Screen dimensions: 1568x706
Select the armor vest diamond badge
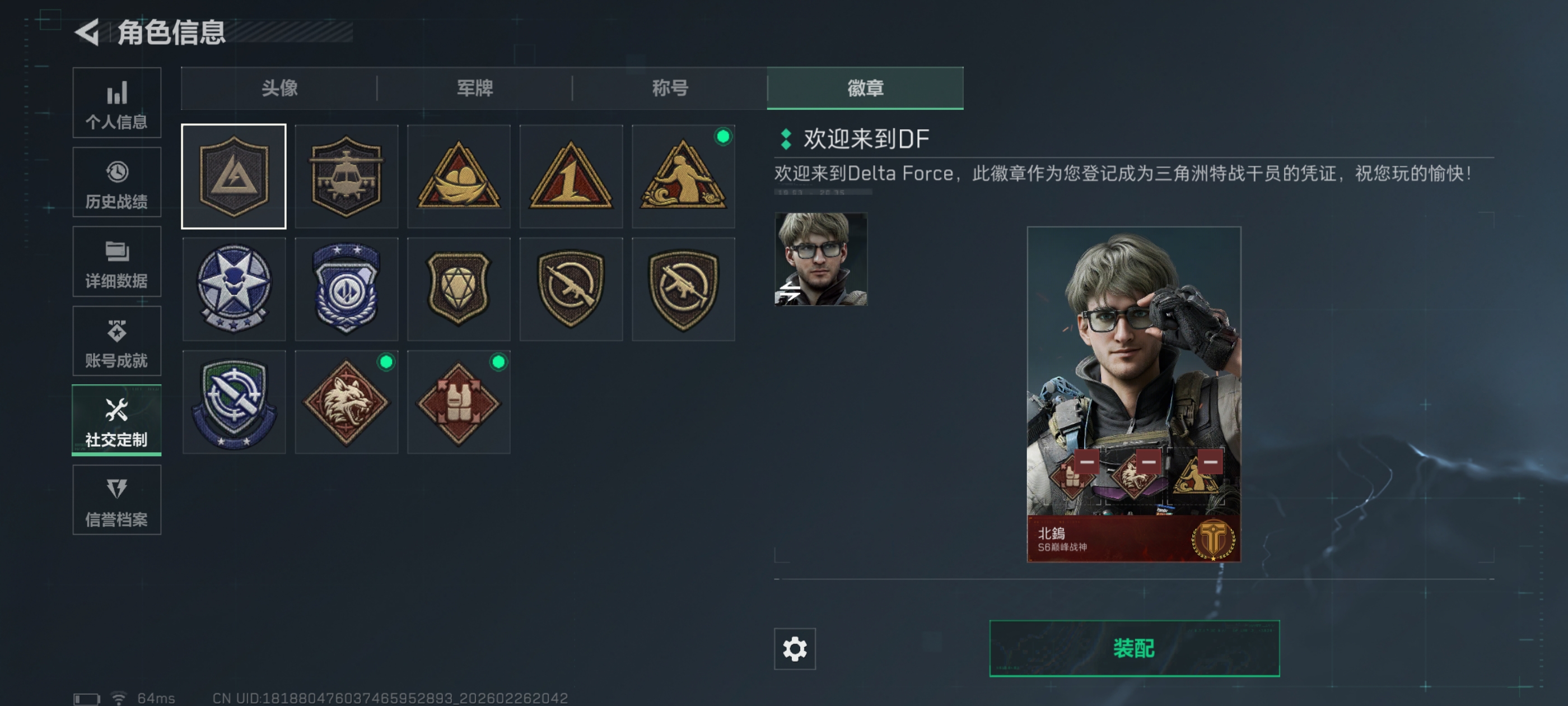pos(458,402)
